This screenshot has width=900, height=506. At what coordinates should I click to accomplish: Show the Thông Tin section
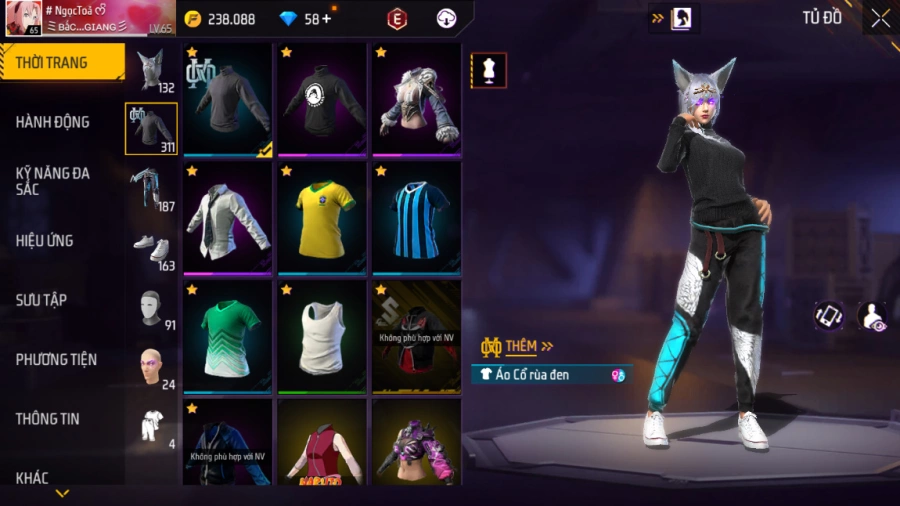pos(47,418)
